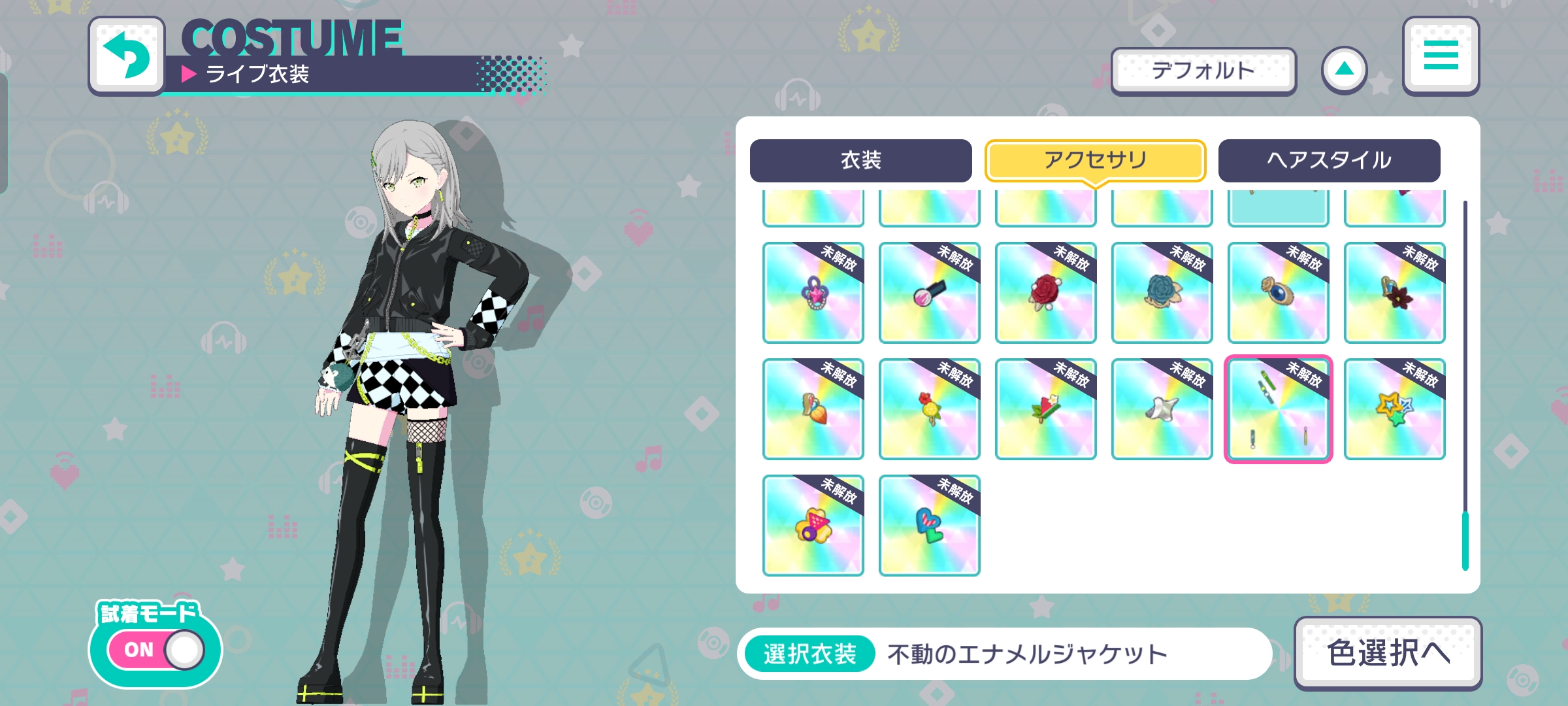Image resolution: width=1568 pixels, height=706 pixels.
Task: Choose the lipstick accessory
Action: tap(928, 294)
